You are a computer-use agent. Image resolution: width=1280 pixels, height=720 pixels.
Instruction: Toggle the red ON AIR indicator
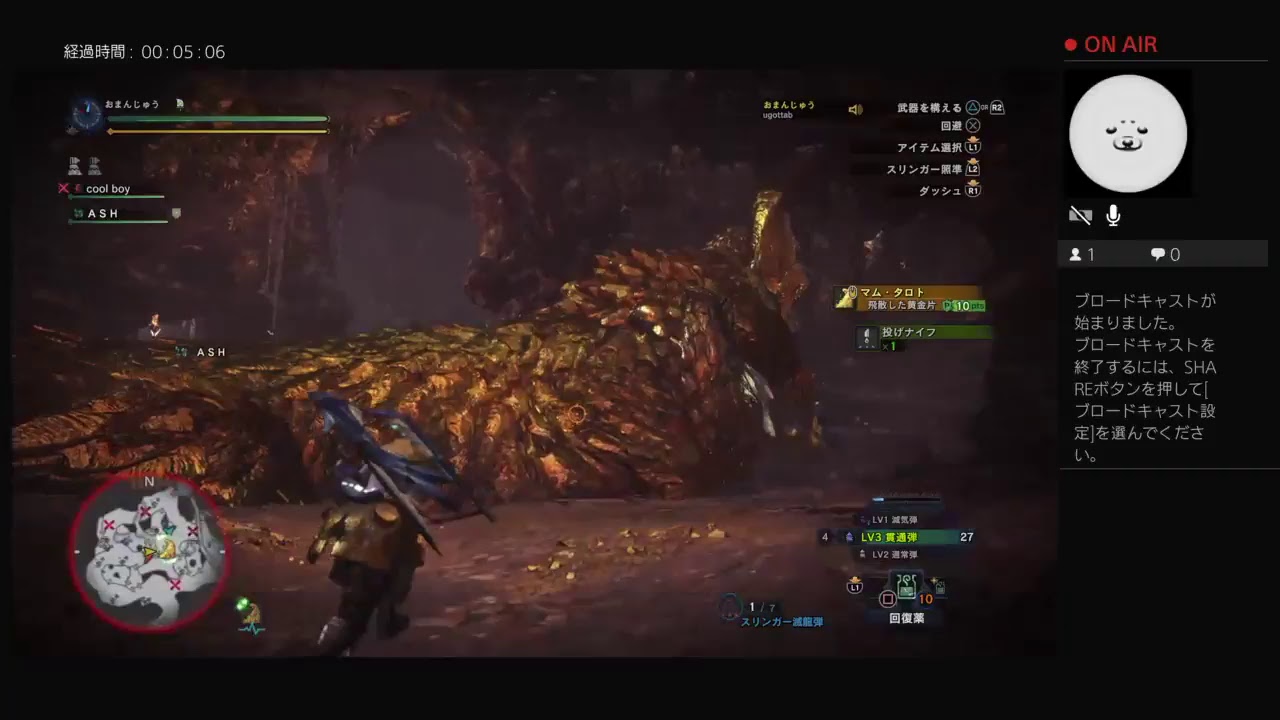[x=1069, y=44]
